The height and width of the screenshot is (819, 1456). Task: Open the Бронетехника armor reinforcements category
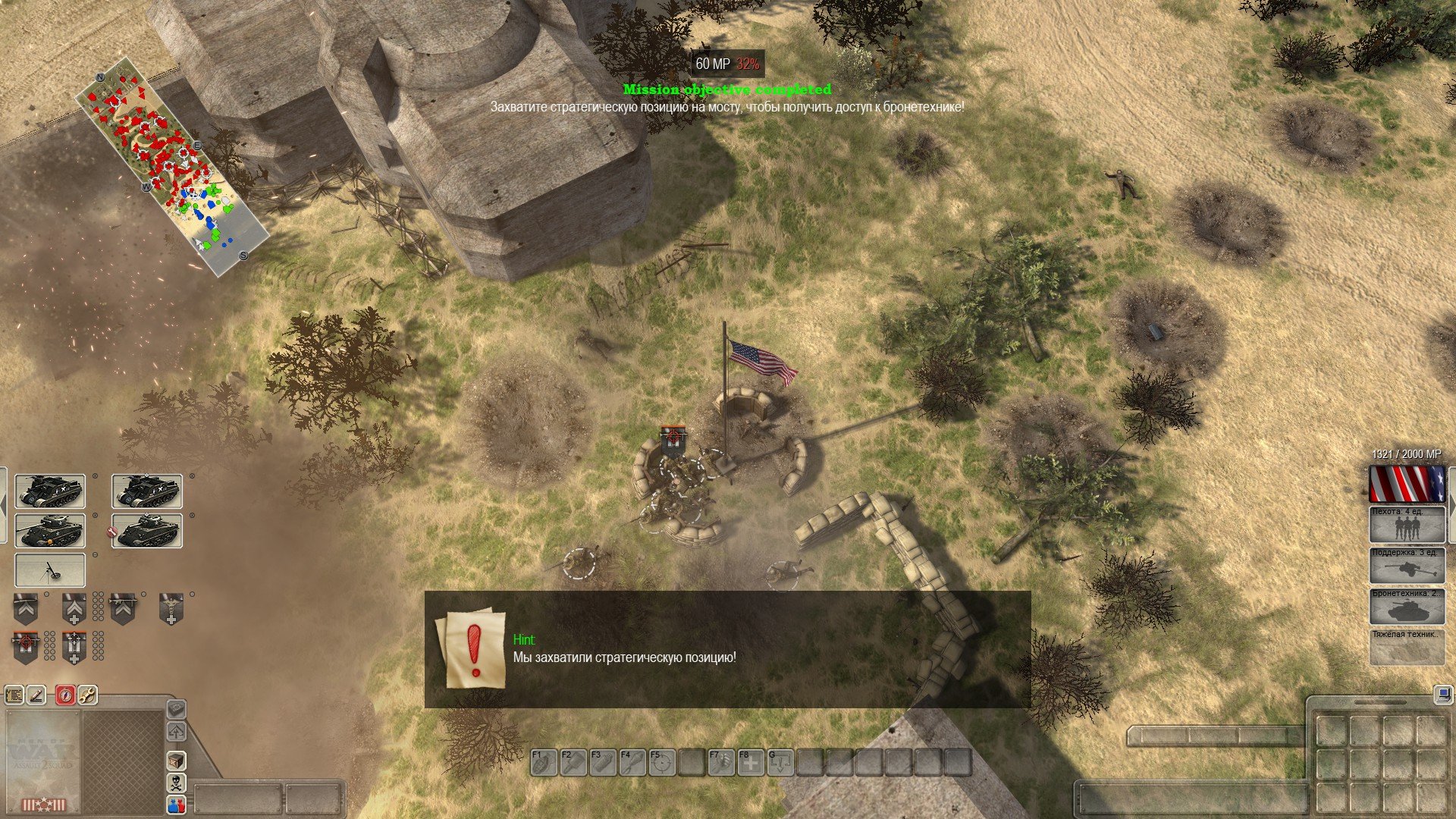(1407, 607)
